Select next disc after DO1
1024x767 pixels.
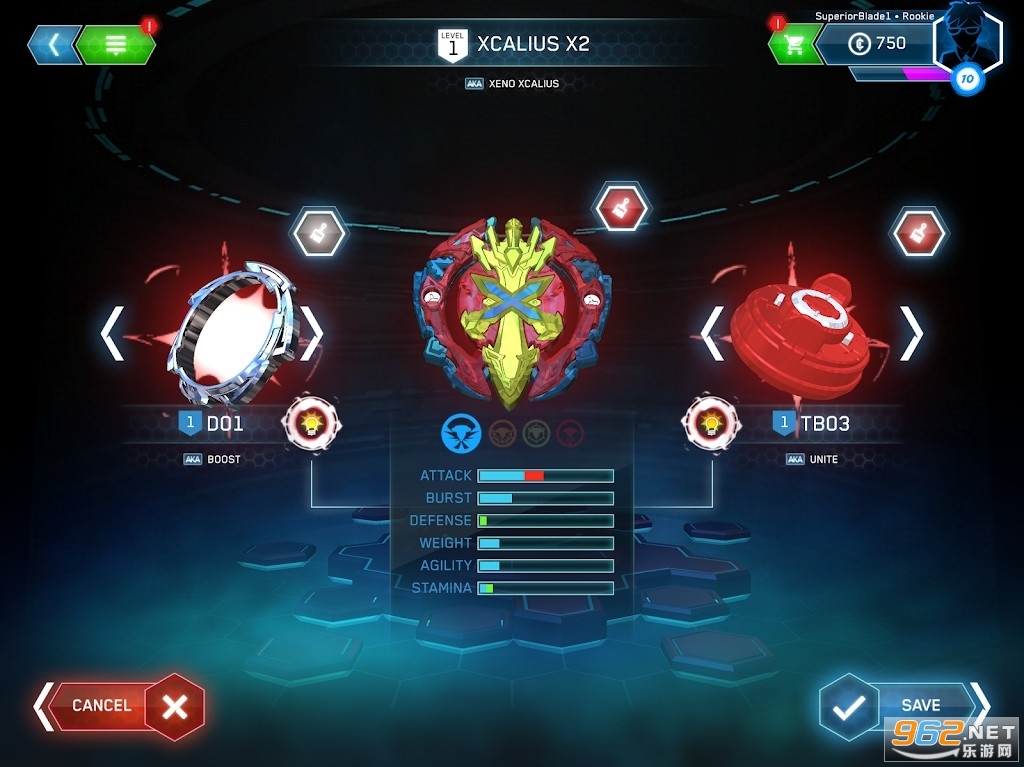tap(312, 334)
